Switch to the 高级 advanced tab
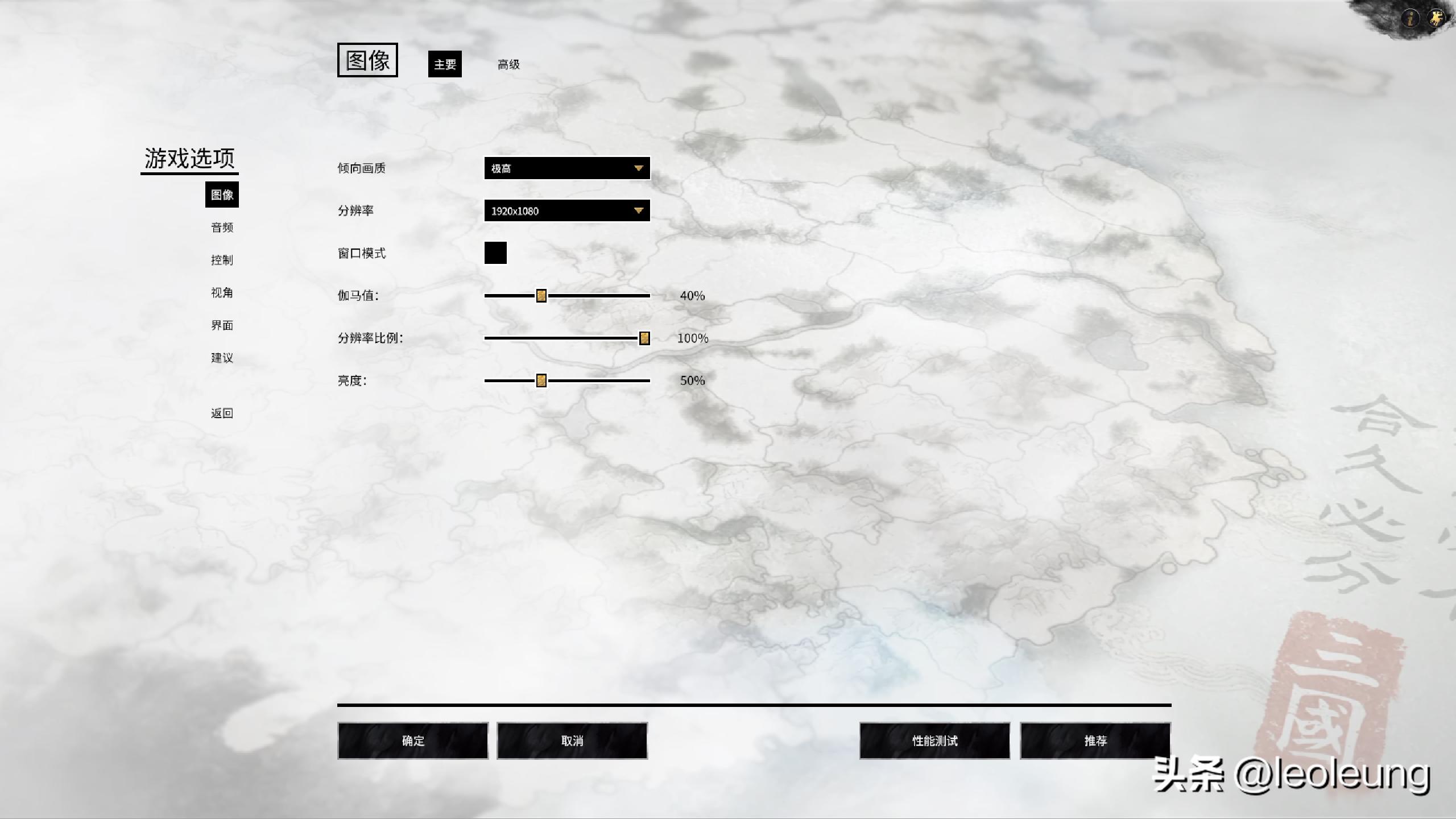This screenshot has height=819, width=1456. (x=509, y=64)
